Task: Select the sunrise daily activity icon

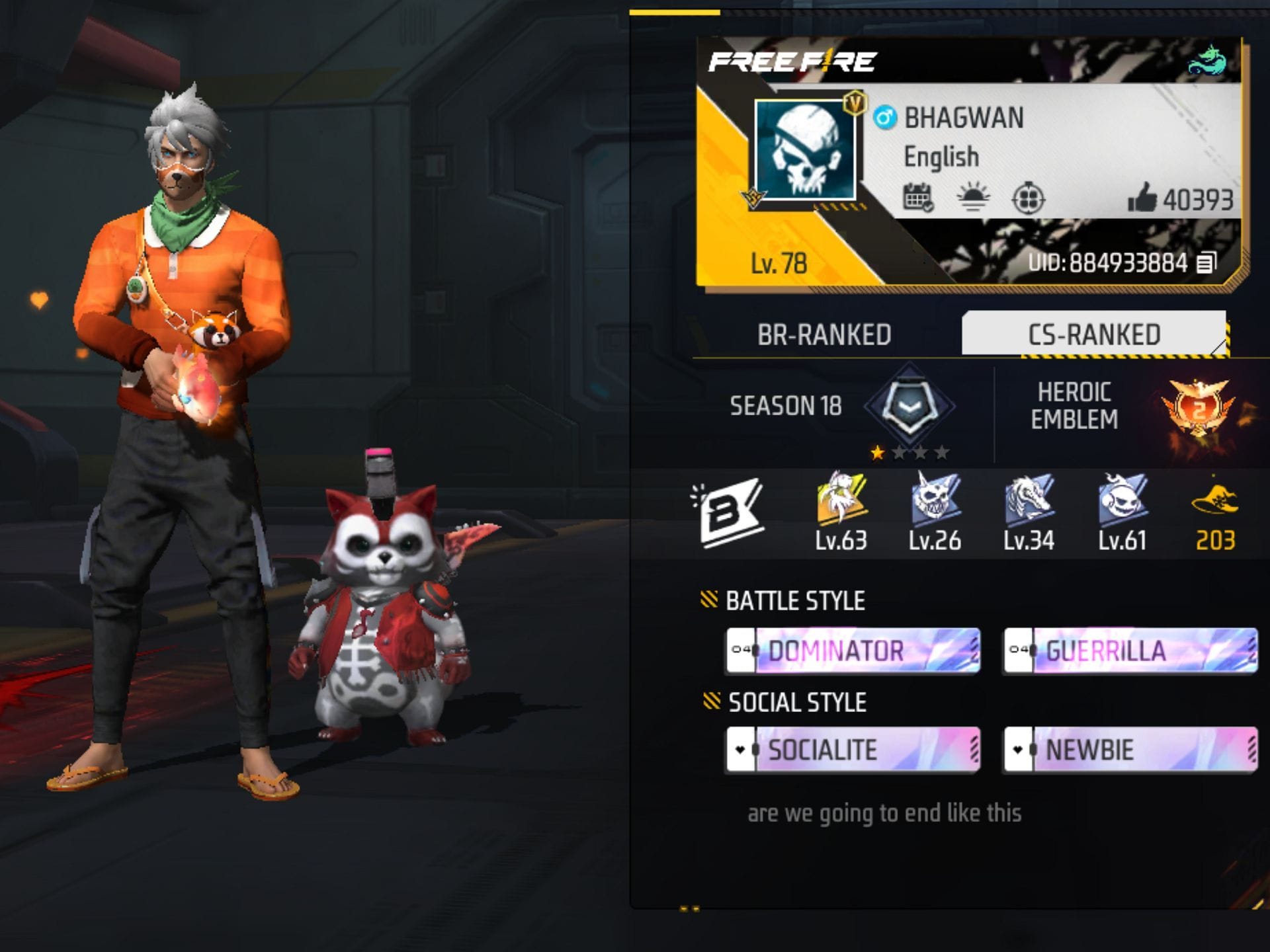Action: coord(972,197)
